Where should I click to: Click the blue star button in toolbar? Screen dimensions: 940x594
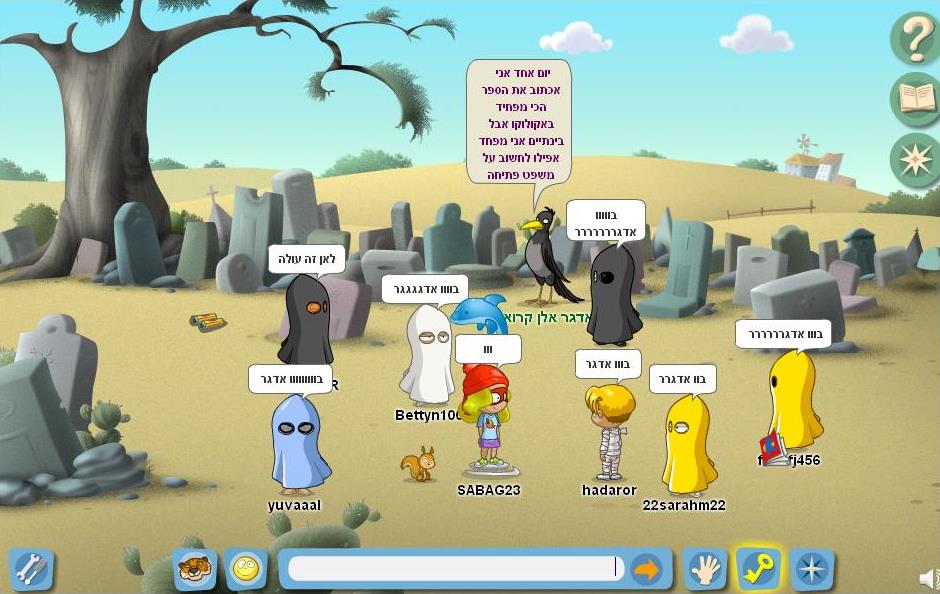pos(811,569)
